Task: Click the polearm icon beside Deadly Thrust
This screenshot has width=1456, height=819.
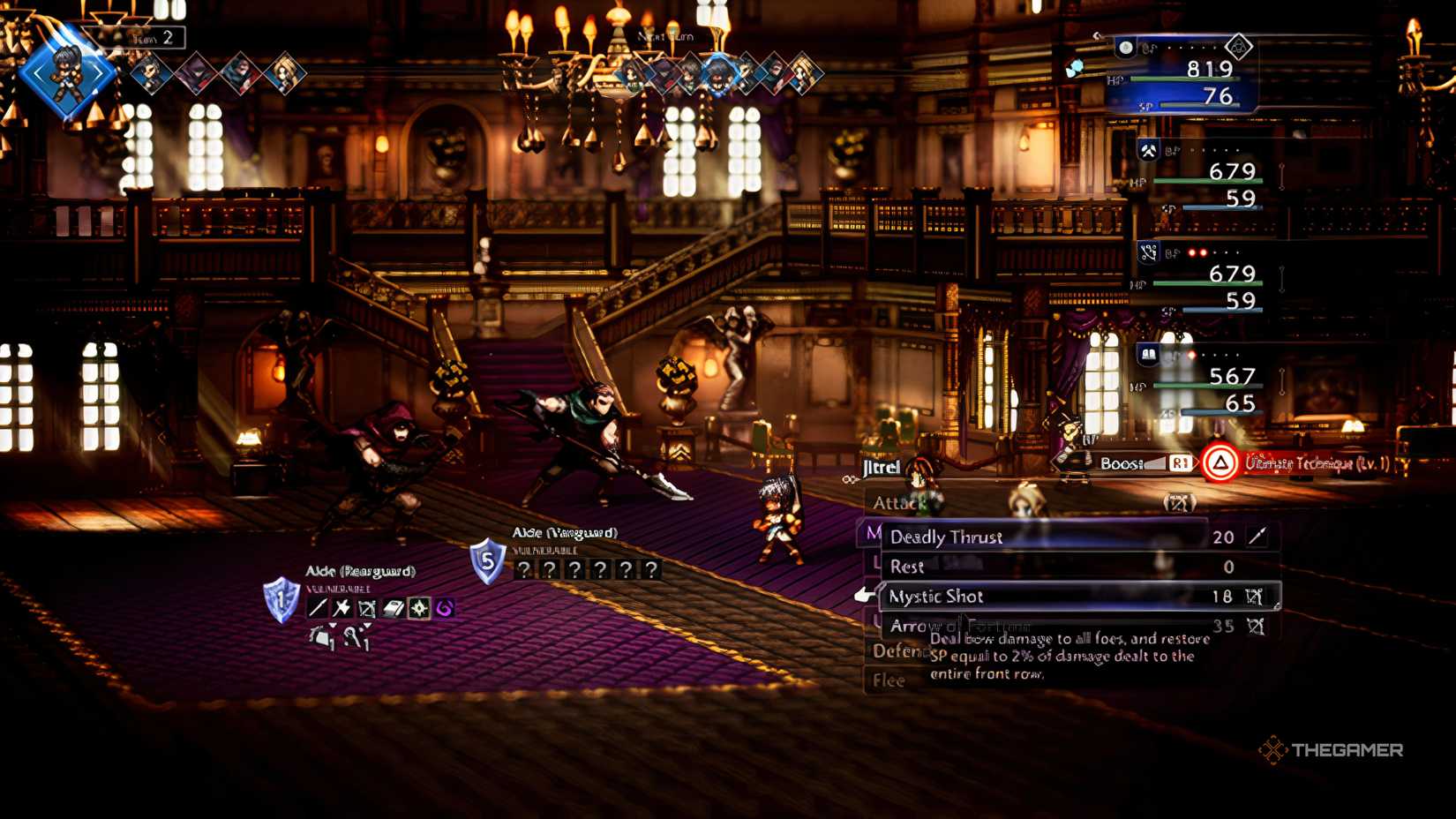Action: click(x=1255, y=537)
